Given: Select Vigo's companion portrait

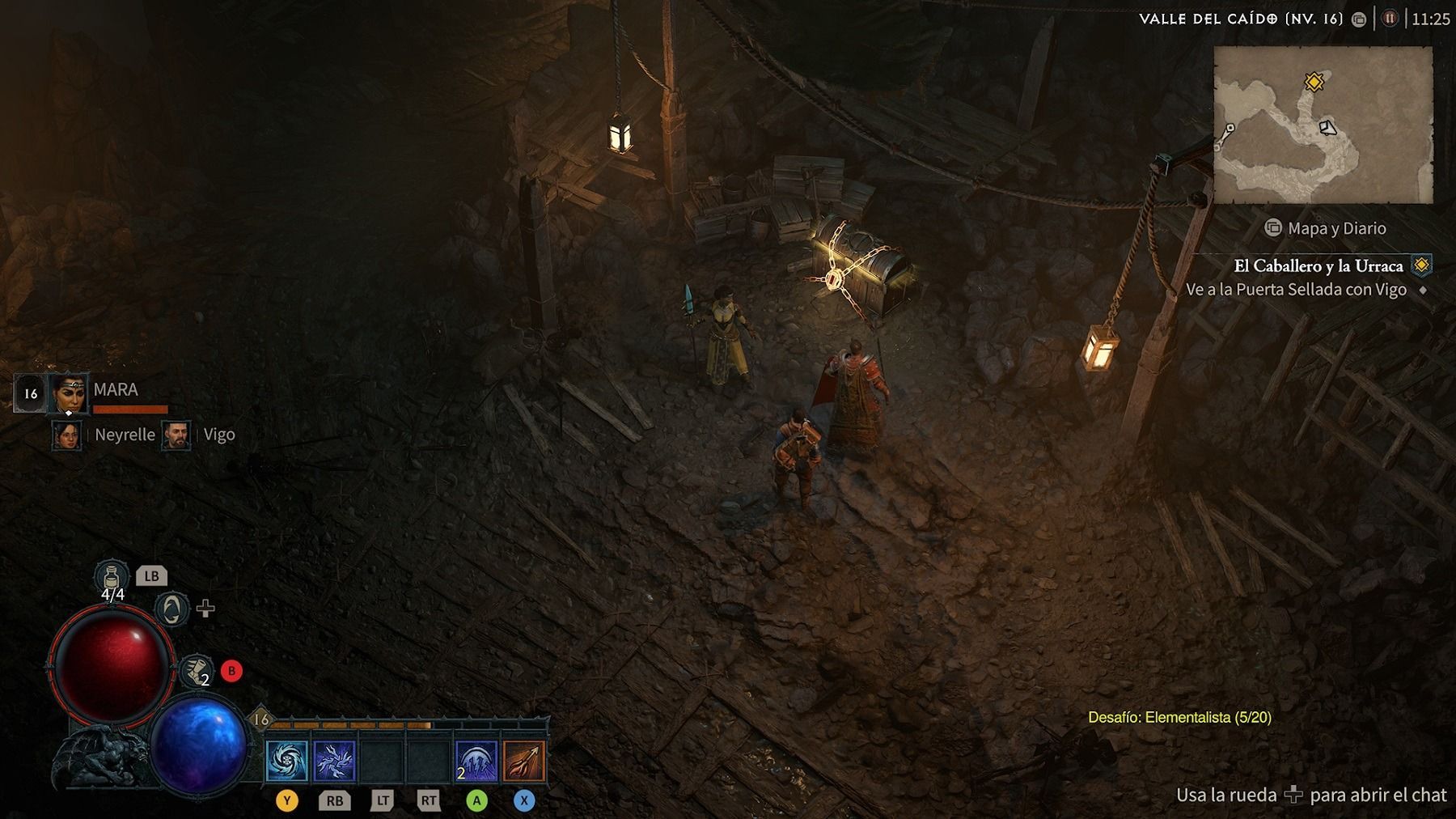Looking at the screenshot, I should coord(176,435).
